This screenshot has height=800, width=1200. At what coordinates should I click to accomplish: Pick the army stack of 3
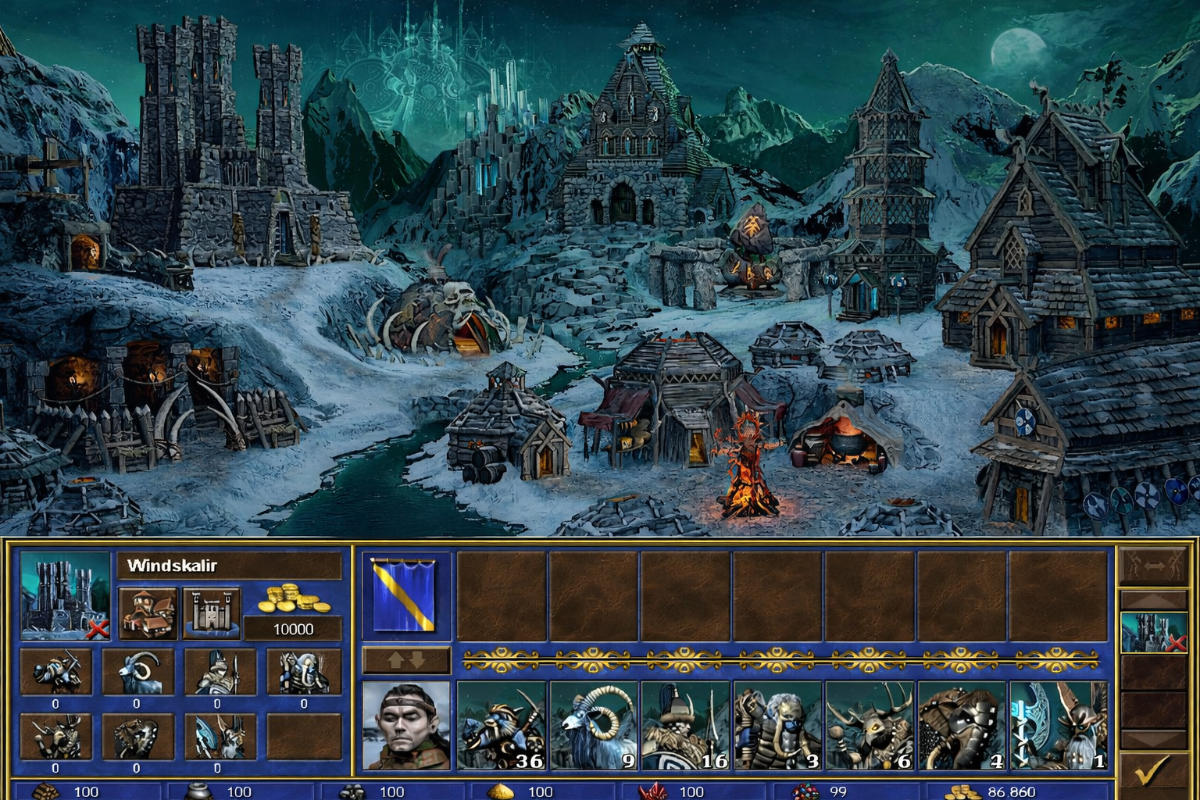coord(778,726)
